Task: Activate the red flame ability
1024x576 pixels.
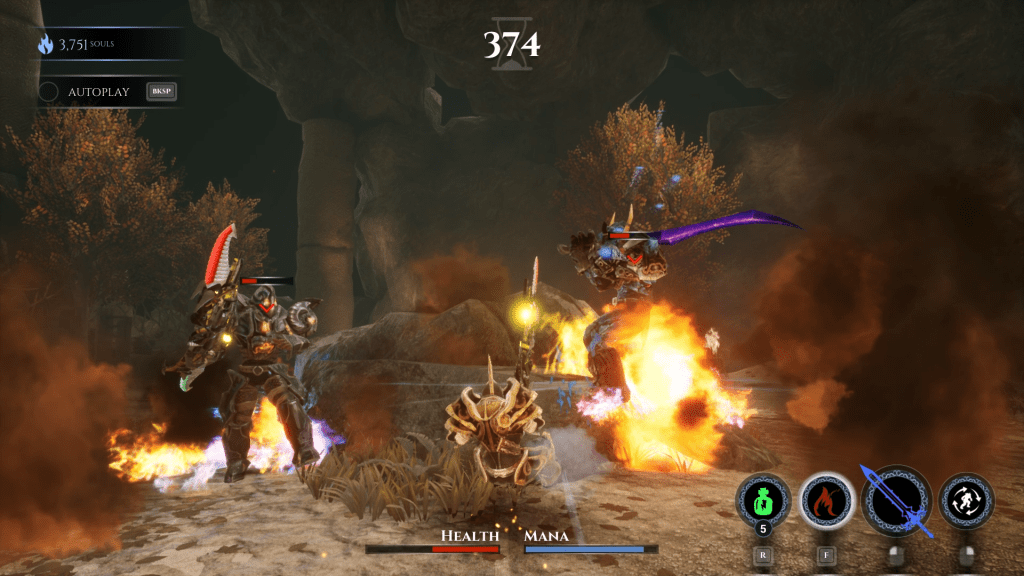Action: pos(827,499)
